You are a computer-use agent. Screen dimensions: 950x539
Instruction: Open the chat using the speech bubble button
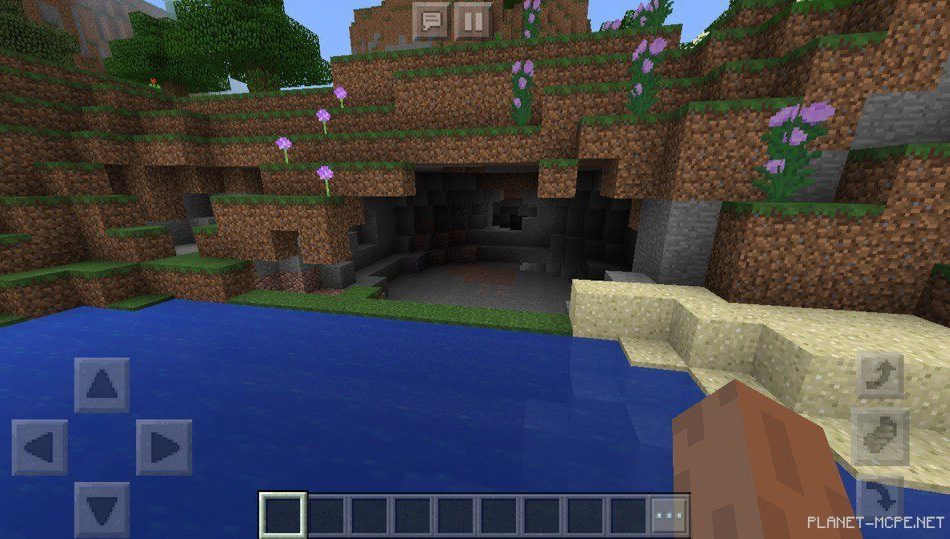tap(432, 21)
